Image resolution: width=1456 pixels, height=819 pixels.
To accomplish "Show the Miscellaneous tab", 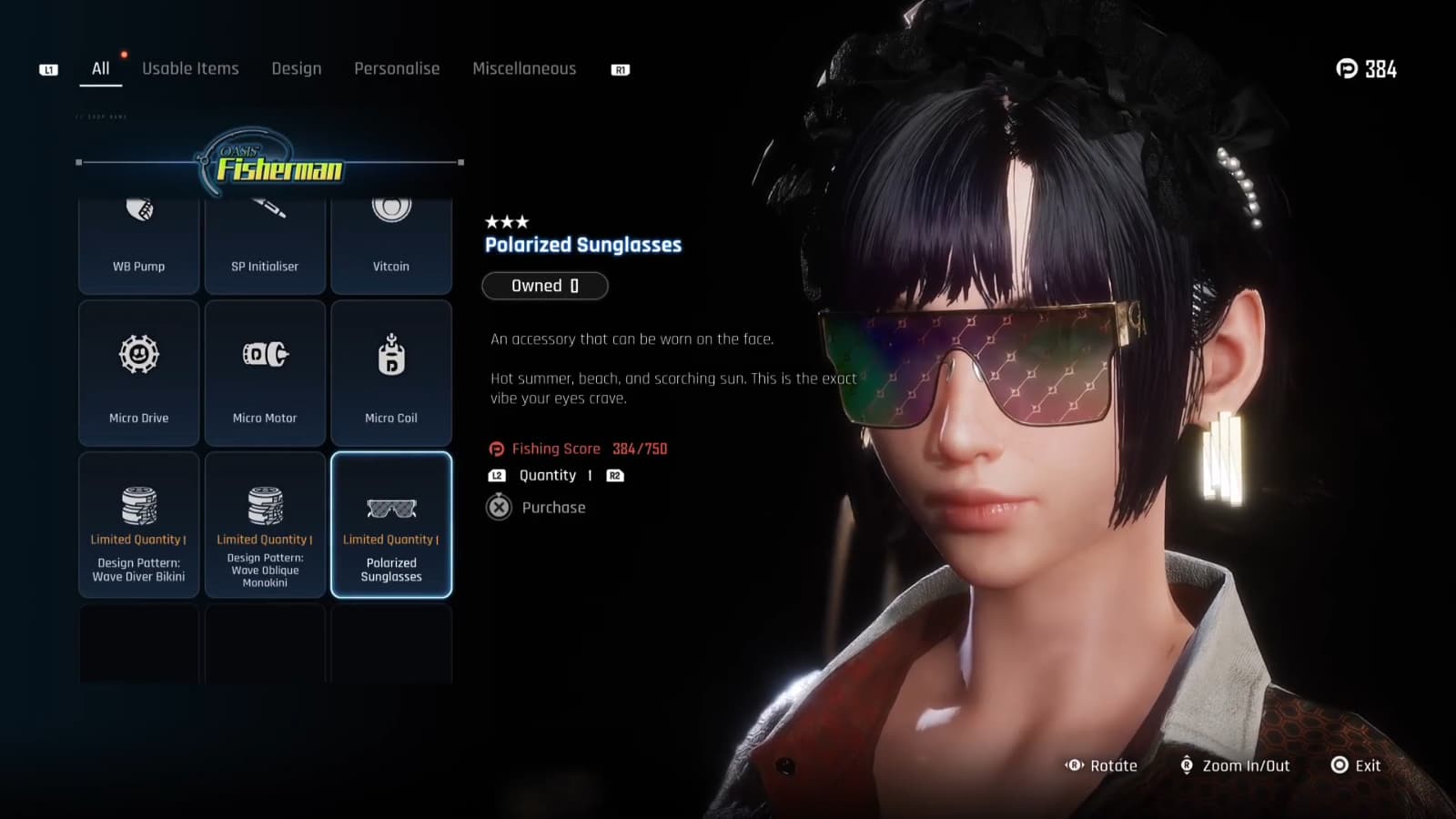I will [x=524, y=68].
